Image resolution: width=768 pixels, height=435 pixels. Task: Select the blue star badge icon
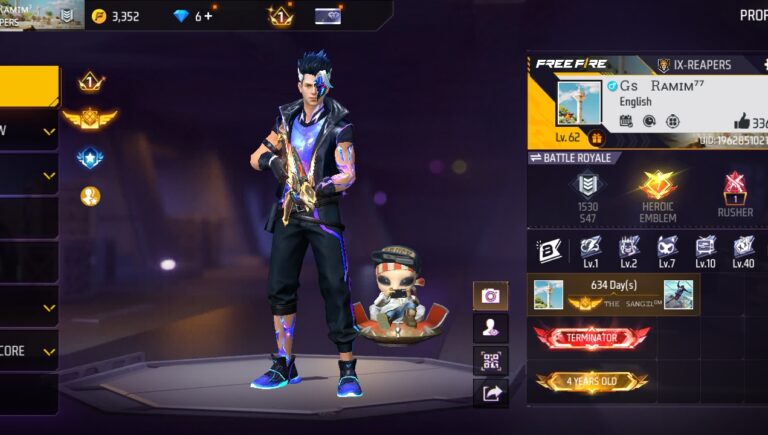(90, 158)
